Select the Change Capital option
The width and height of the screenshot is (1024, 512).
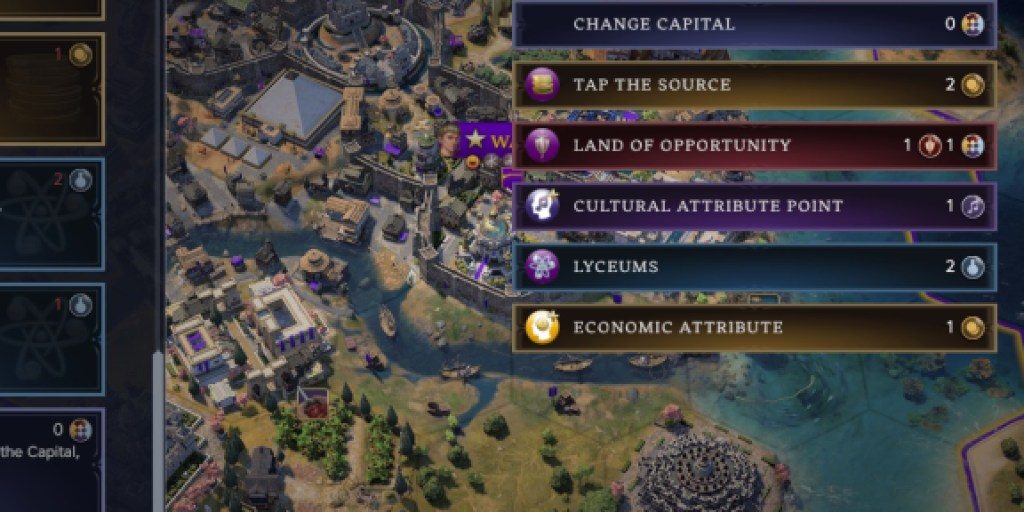point(754,24)
